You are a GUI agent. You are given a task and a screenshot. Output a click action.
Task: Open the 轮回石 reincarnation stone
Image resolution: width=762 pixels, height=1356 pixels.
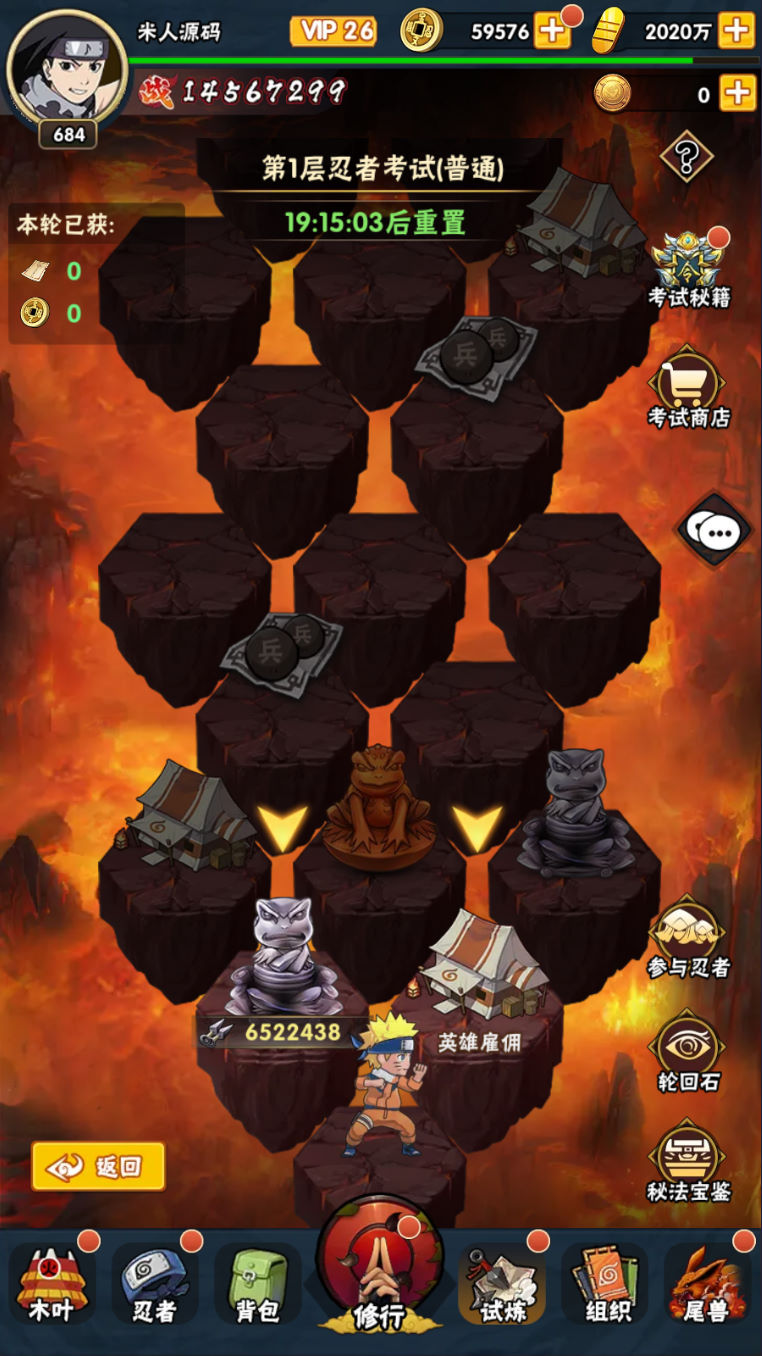point(688,1051)
